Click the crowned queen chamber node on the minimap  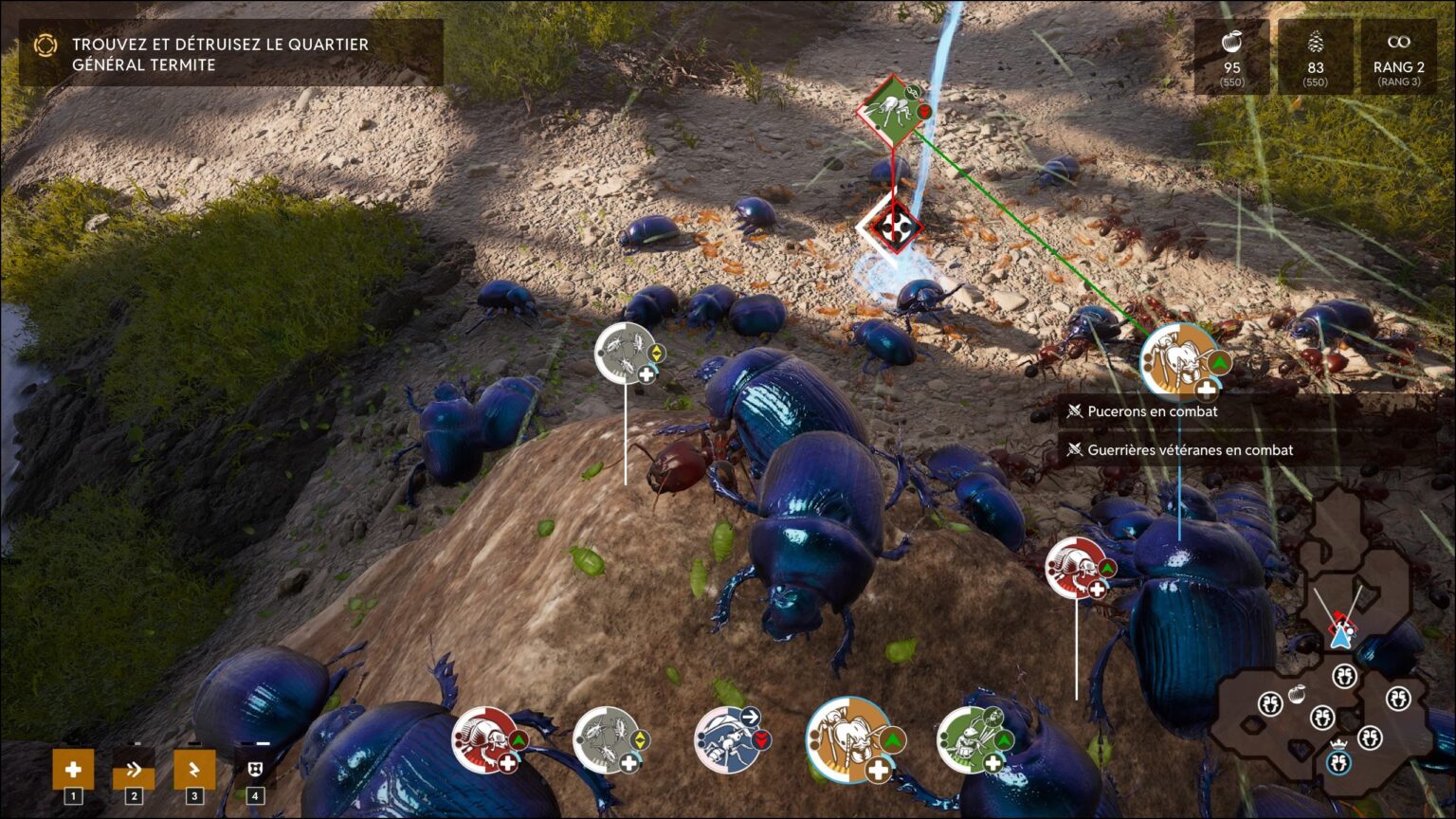click(1339, 760)
